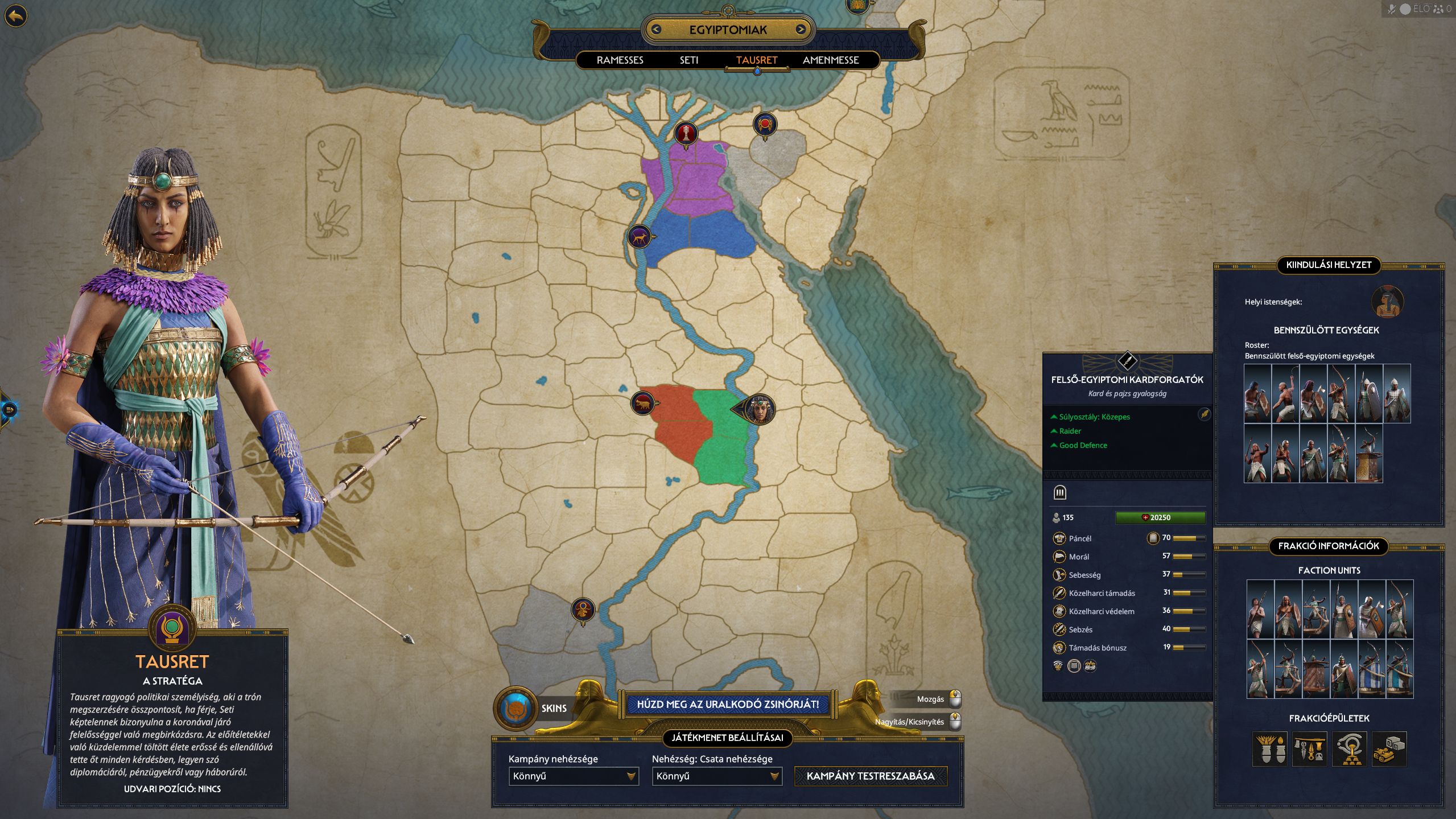1456x819 pixels.
Task: Start campaign with Húzd meg az uralkodó zsinórját
Action: point(728,705)
